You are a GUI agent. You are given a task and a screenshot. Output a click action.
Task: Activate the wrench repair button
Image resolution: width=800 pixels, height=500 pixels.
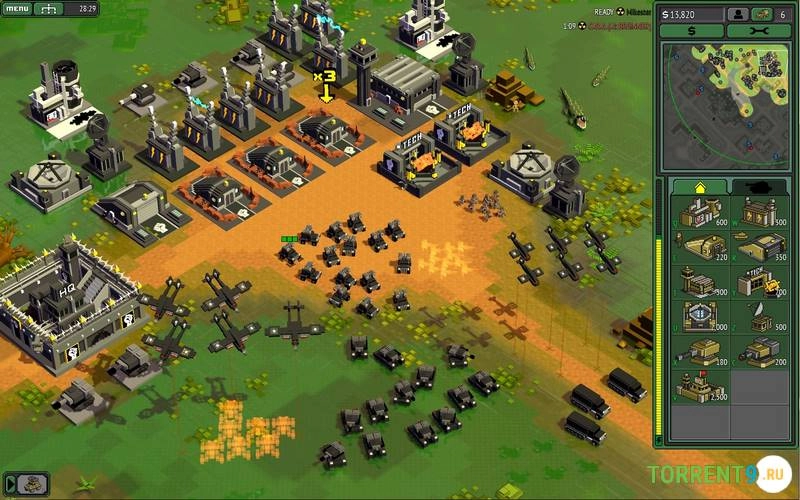click(x=758, y=31)
